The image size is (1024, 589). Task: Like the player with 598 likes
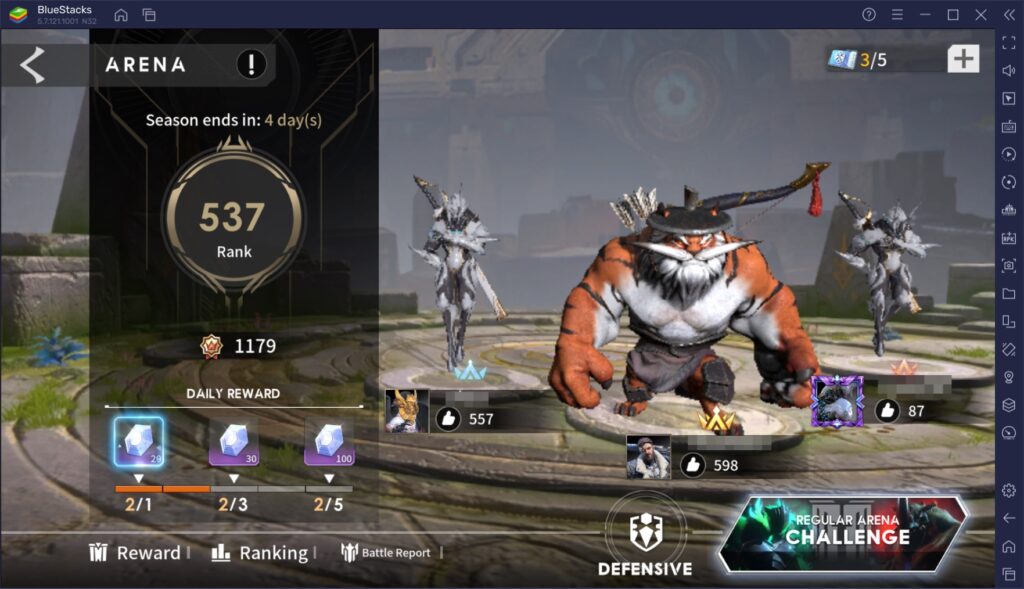(693, 465)
